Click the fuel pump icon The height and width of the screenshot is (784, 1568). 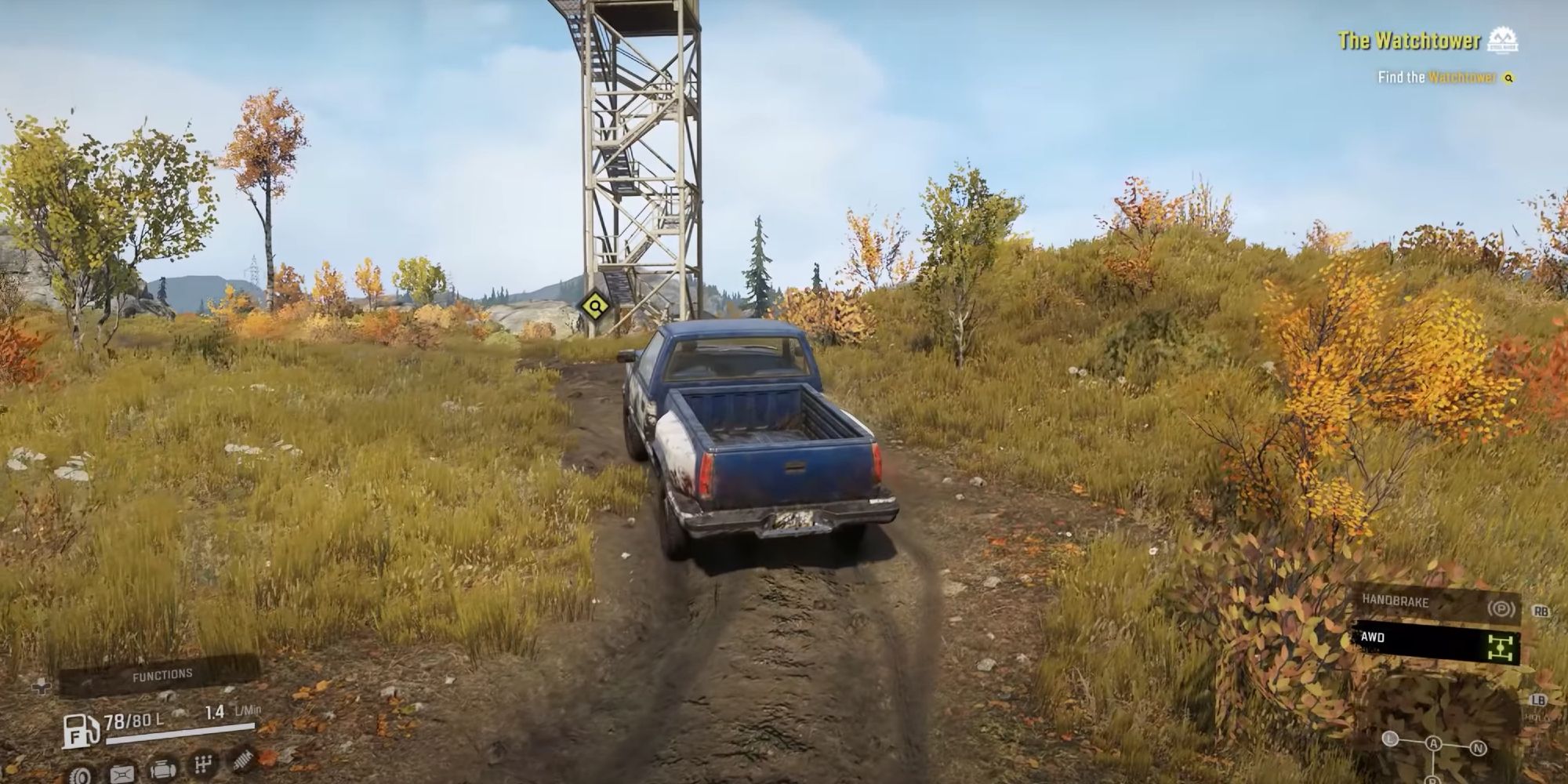[x=82, y=731]
